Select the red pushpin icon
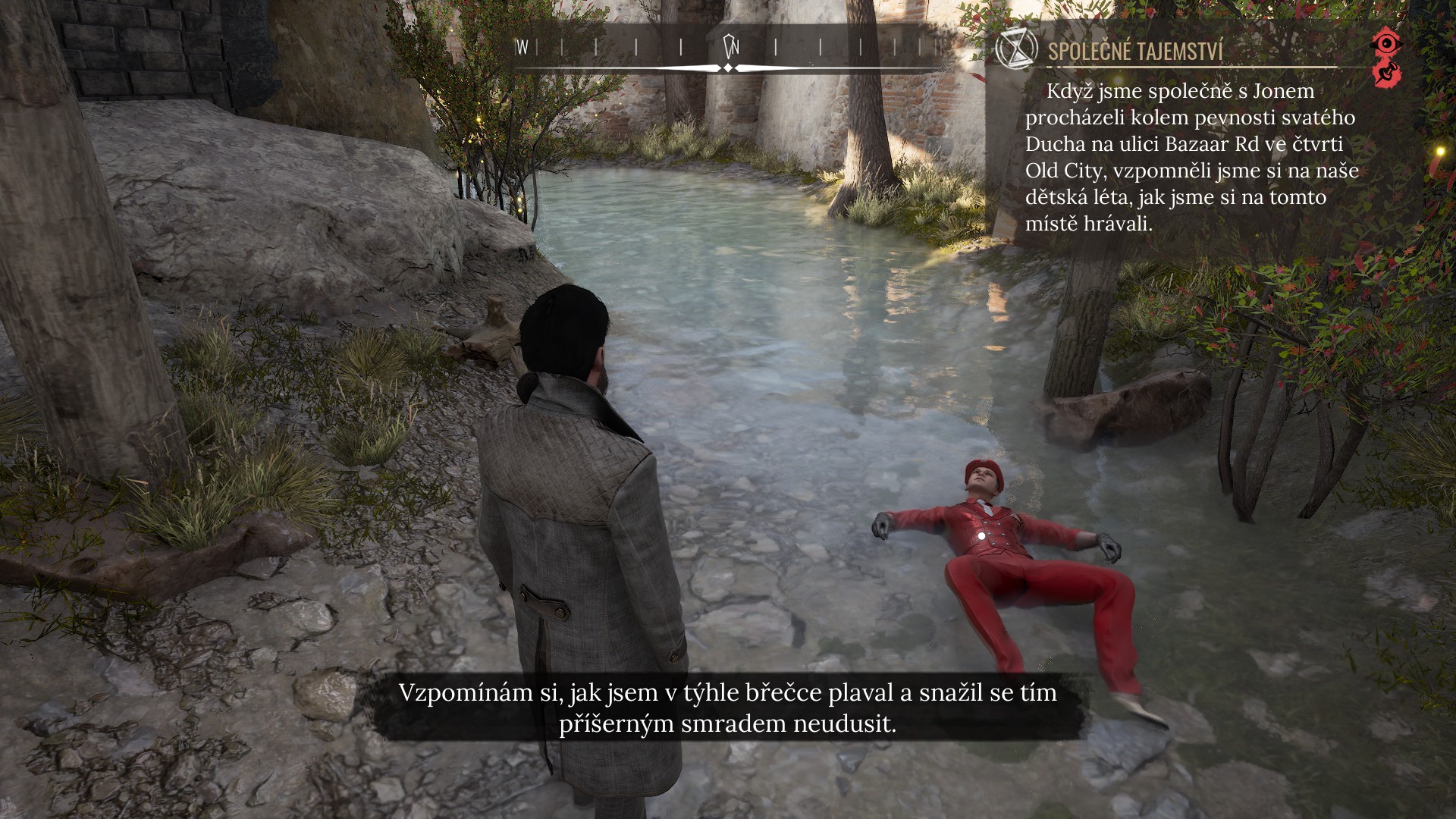Image resolution: width=1456 pixels, height=819 pixels. (1387, 74)
